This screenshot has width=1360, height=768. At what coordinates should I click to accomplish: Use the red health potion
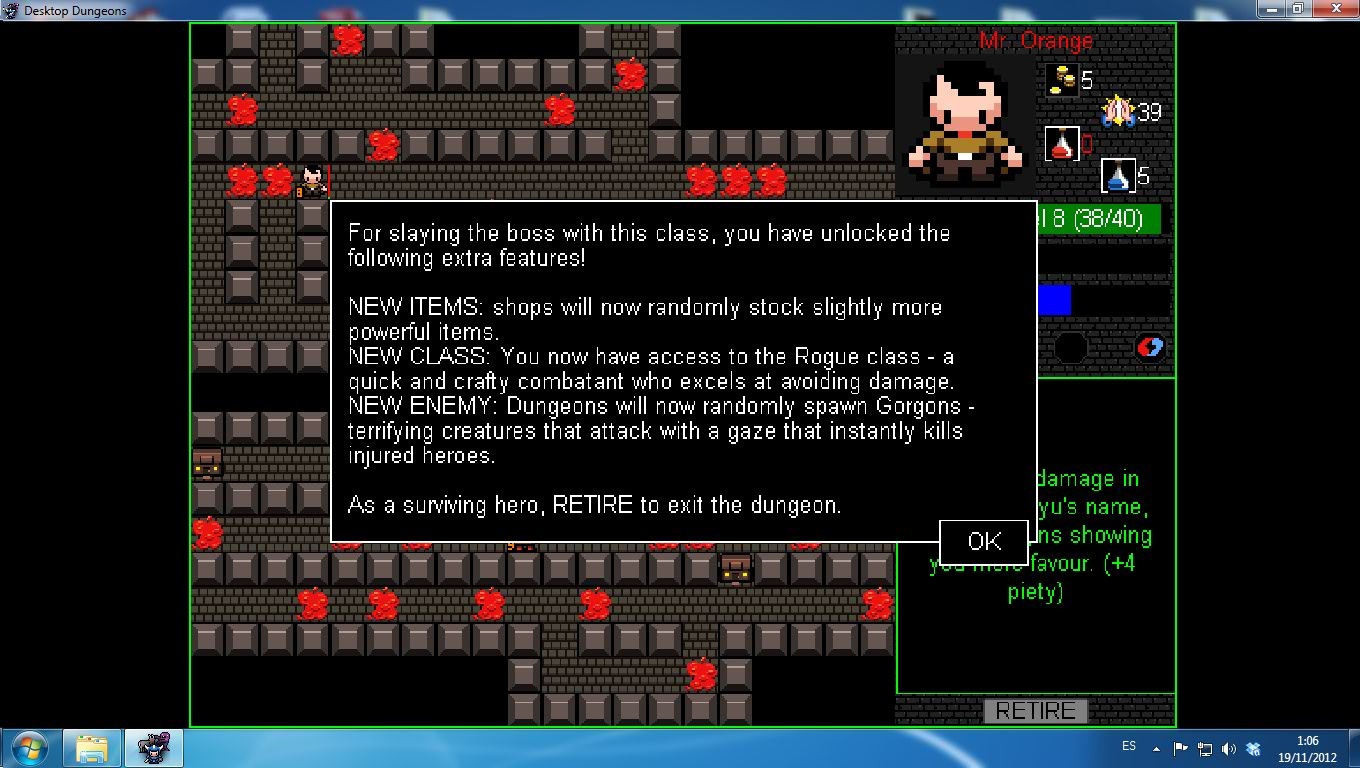(1061, 144)
